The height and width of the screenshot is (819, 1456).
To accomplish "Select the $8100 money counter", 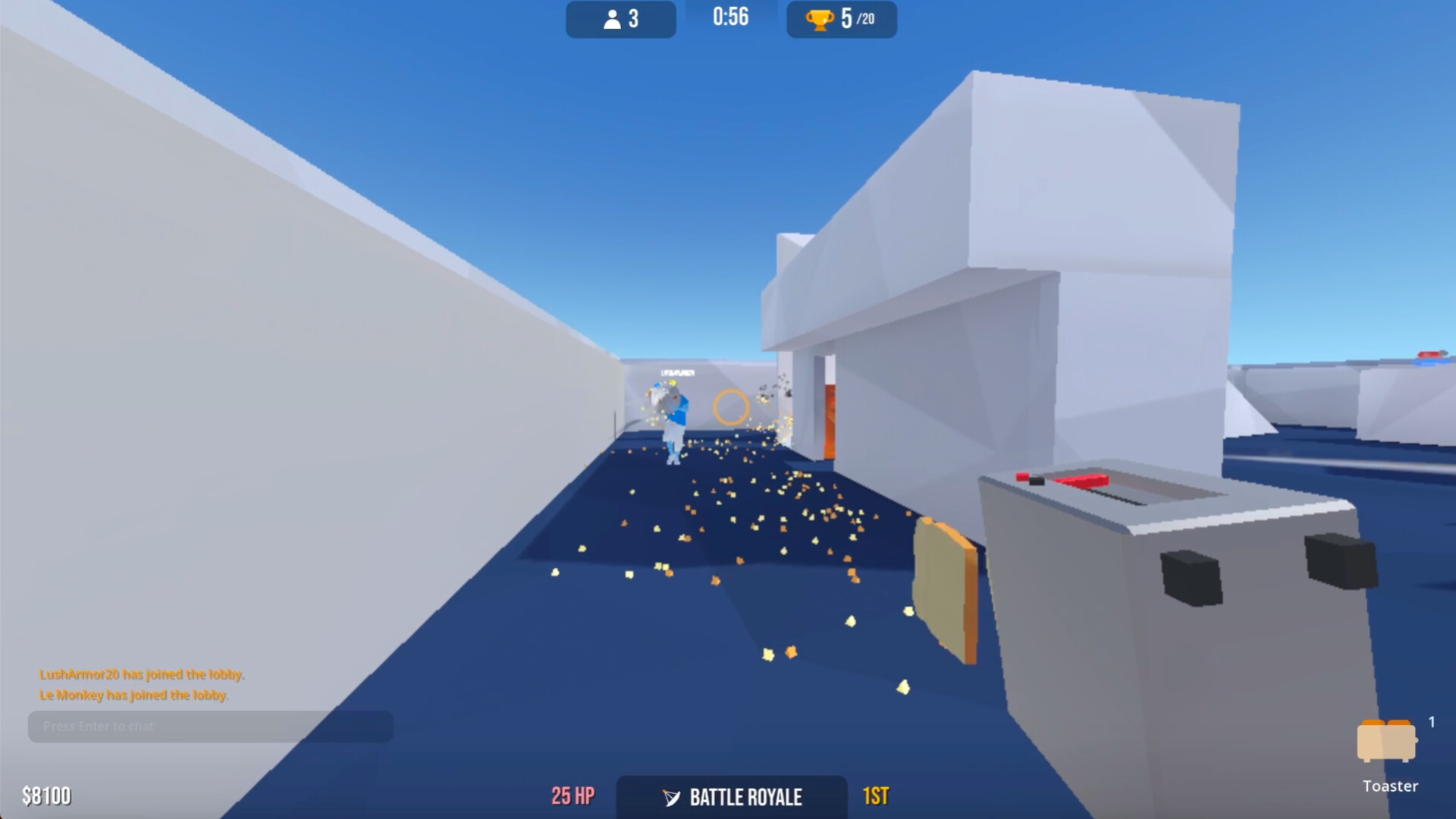I will (x=48, y=797).
